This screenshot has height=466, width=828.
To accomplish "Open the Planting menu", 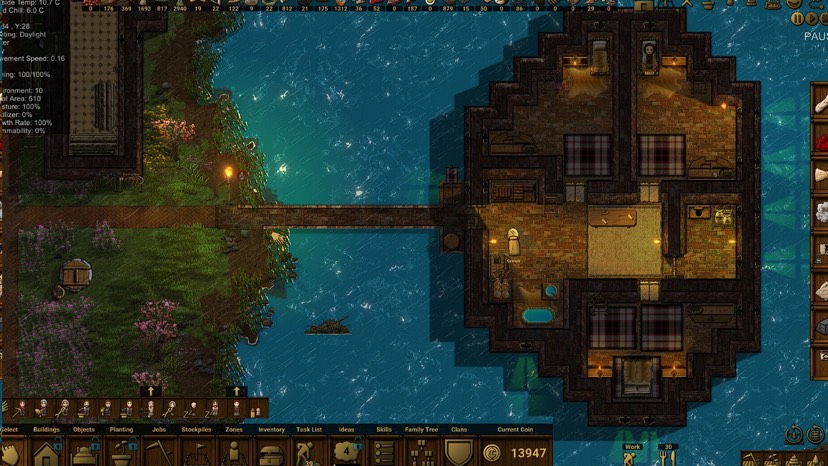I will [121, 452].
